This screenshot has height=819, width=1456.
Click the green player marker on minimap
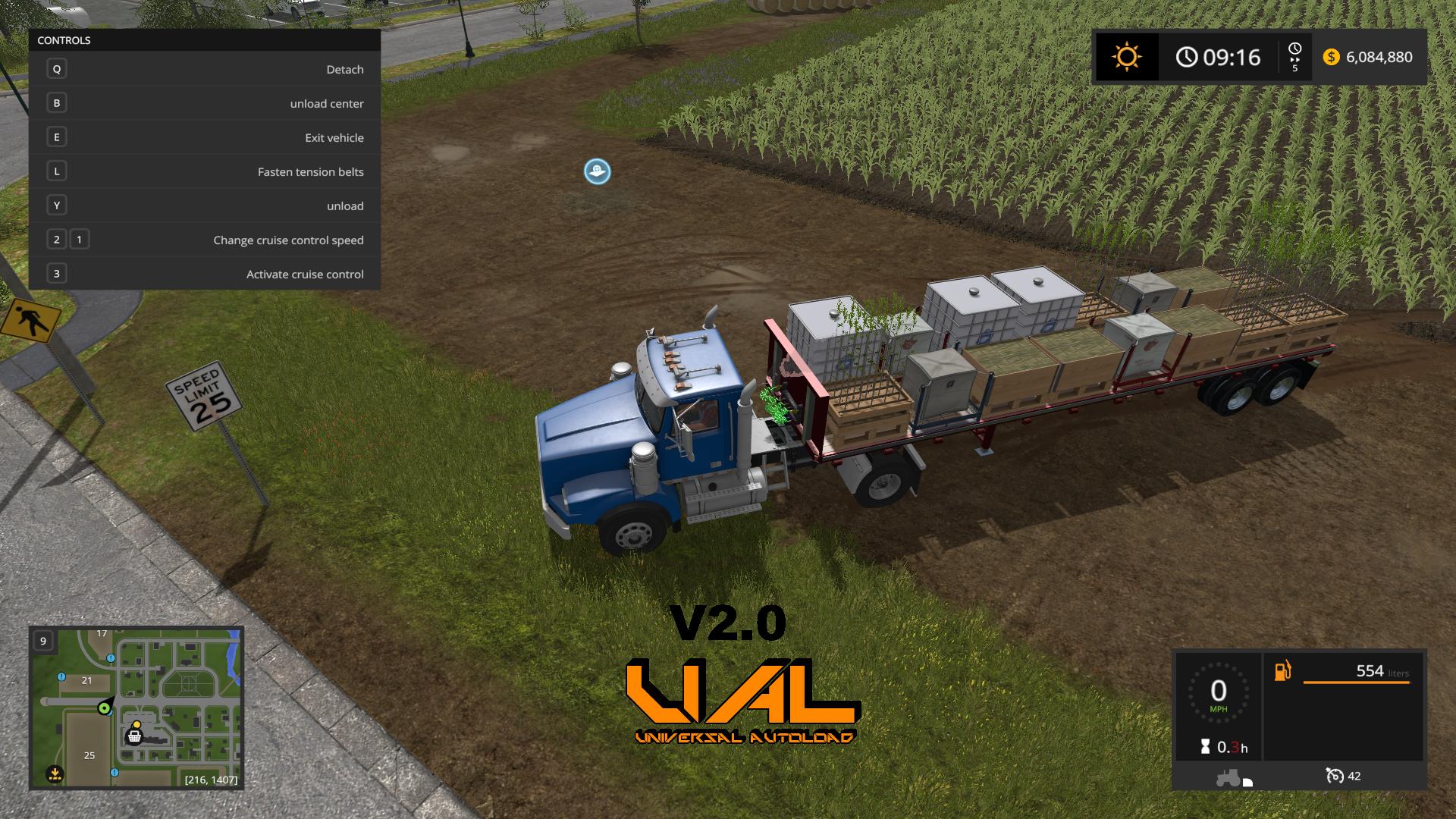tap(104, 708)
